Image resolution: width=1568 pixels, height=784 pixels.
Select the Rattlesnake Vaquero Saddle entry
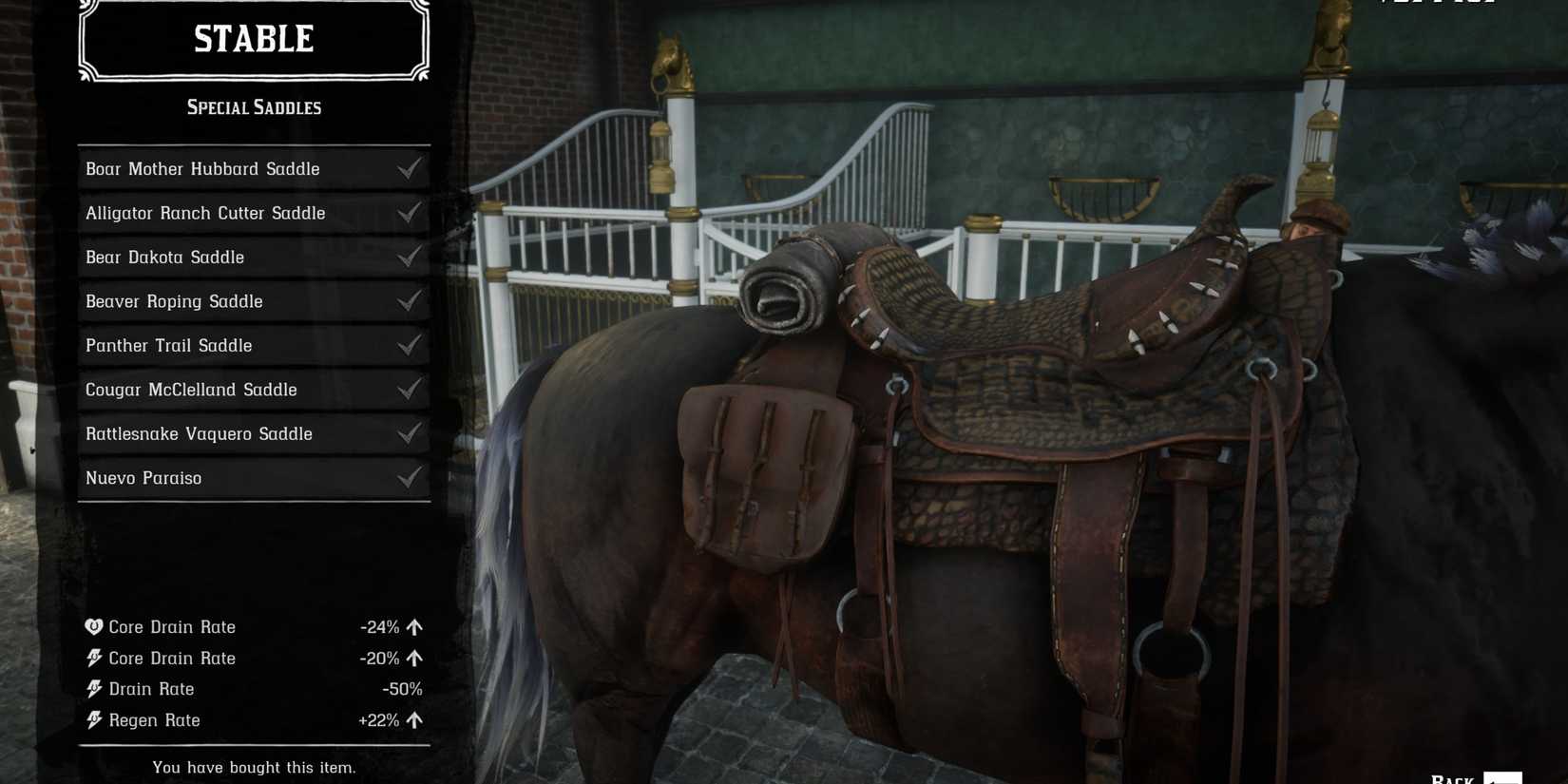pos(199,433)
